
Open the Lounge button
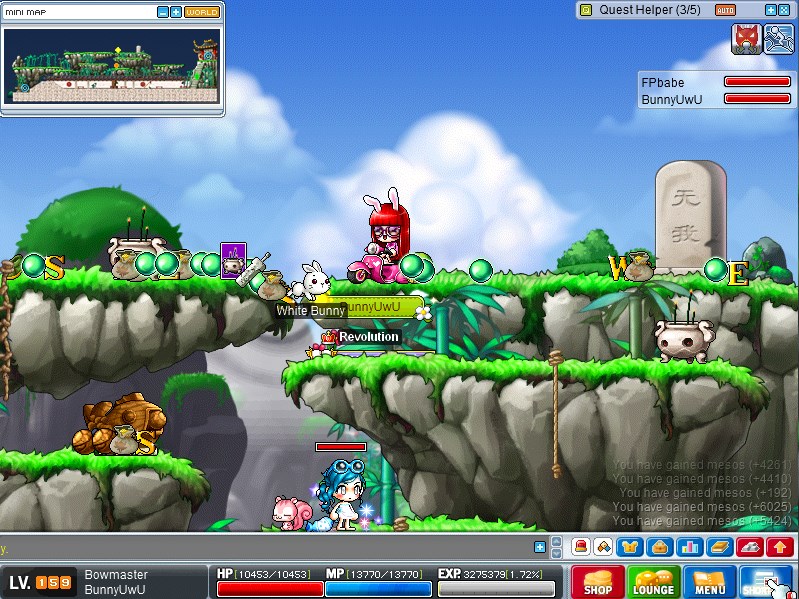tap(653, 582)
